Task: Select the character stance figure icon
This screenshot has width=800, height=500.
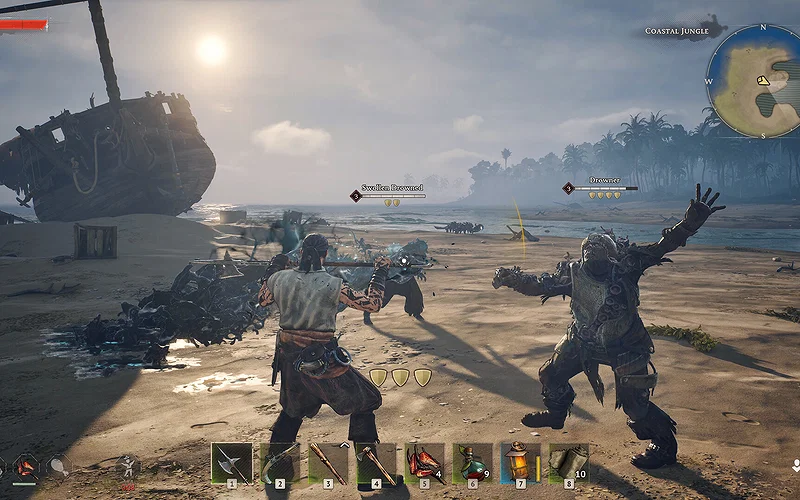Action: [x=127, y=466]
